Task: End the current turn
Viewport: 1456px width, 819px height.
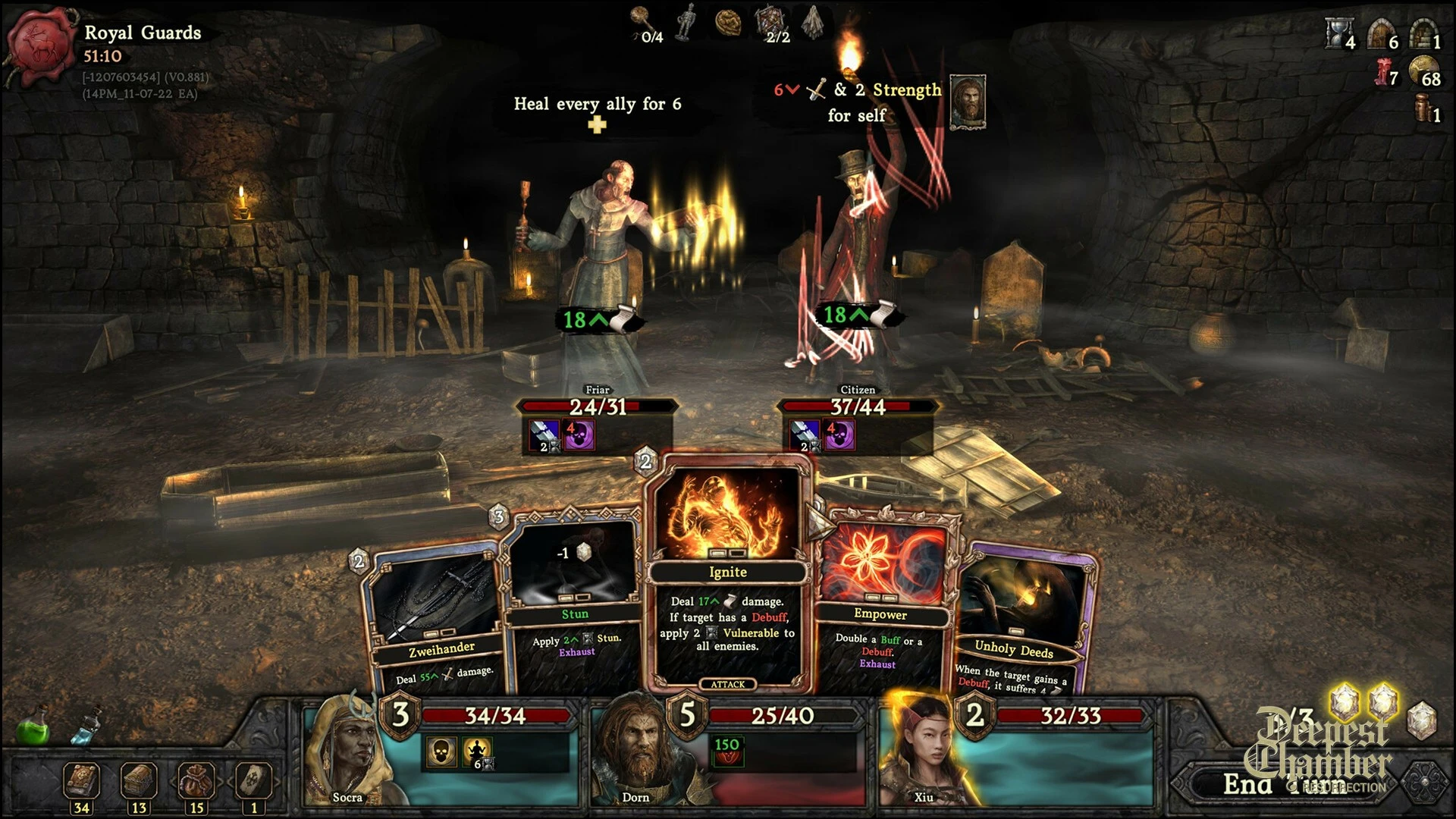Action: click(1289, 785)
